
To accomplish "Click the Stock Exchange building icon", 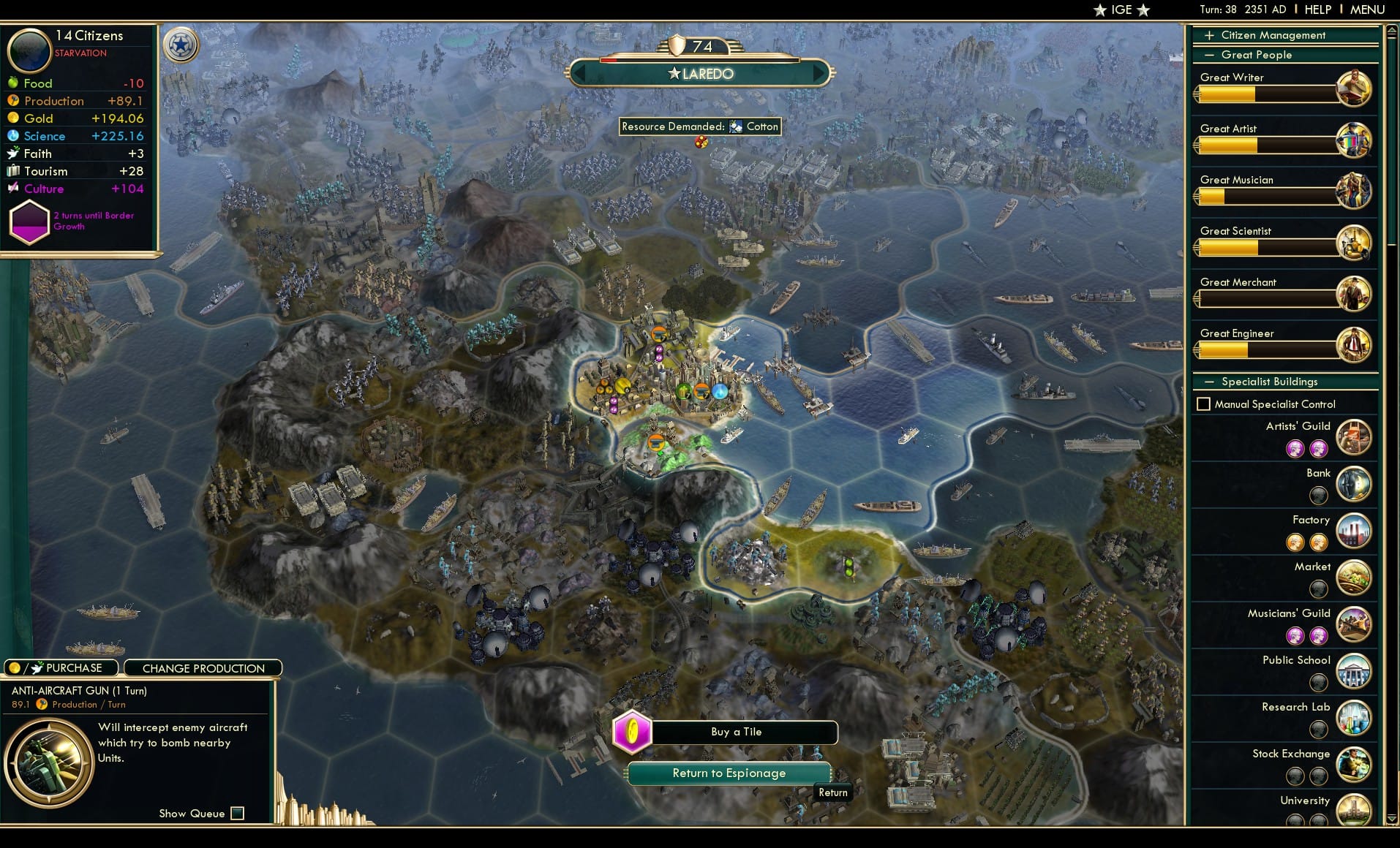I will point(1355,765).
